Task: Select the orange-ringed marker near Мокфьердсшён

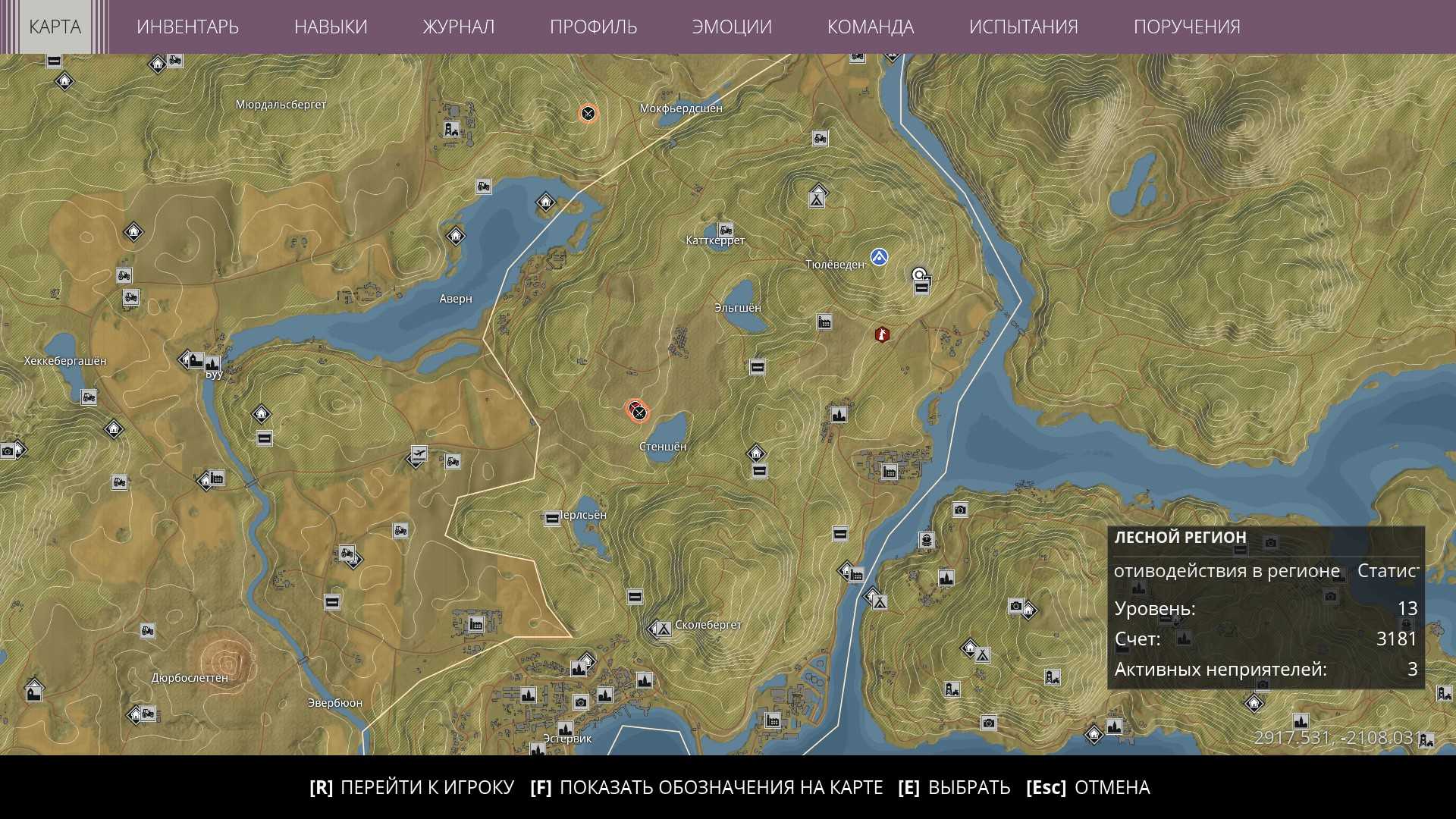Action: 588,114
